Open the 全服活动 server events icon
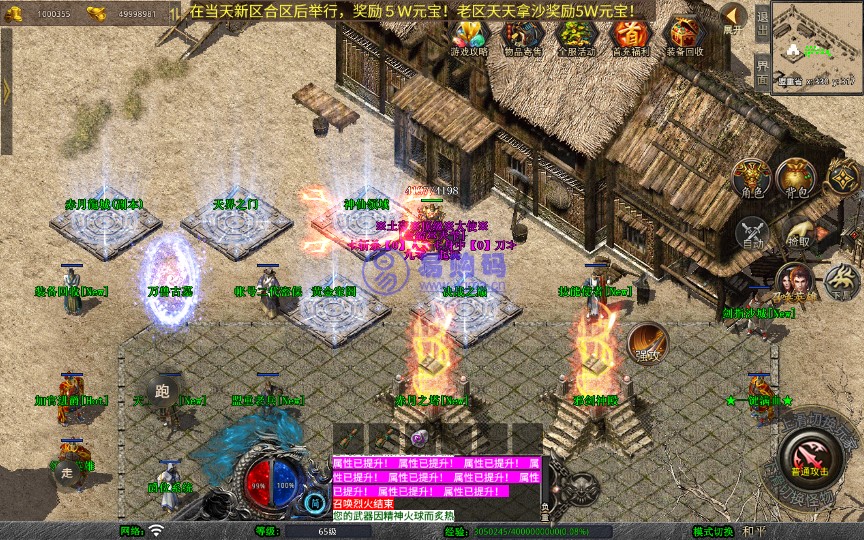The image size is (864, 540). click(575, 36)
